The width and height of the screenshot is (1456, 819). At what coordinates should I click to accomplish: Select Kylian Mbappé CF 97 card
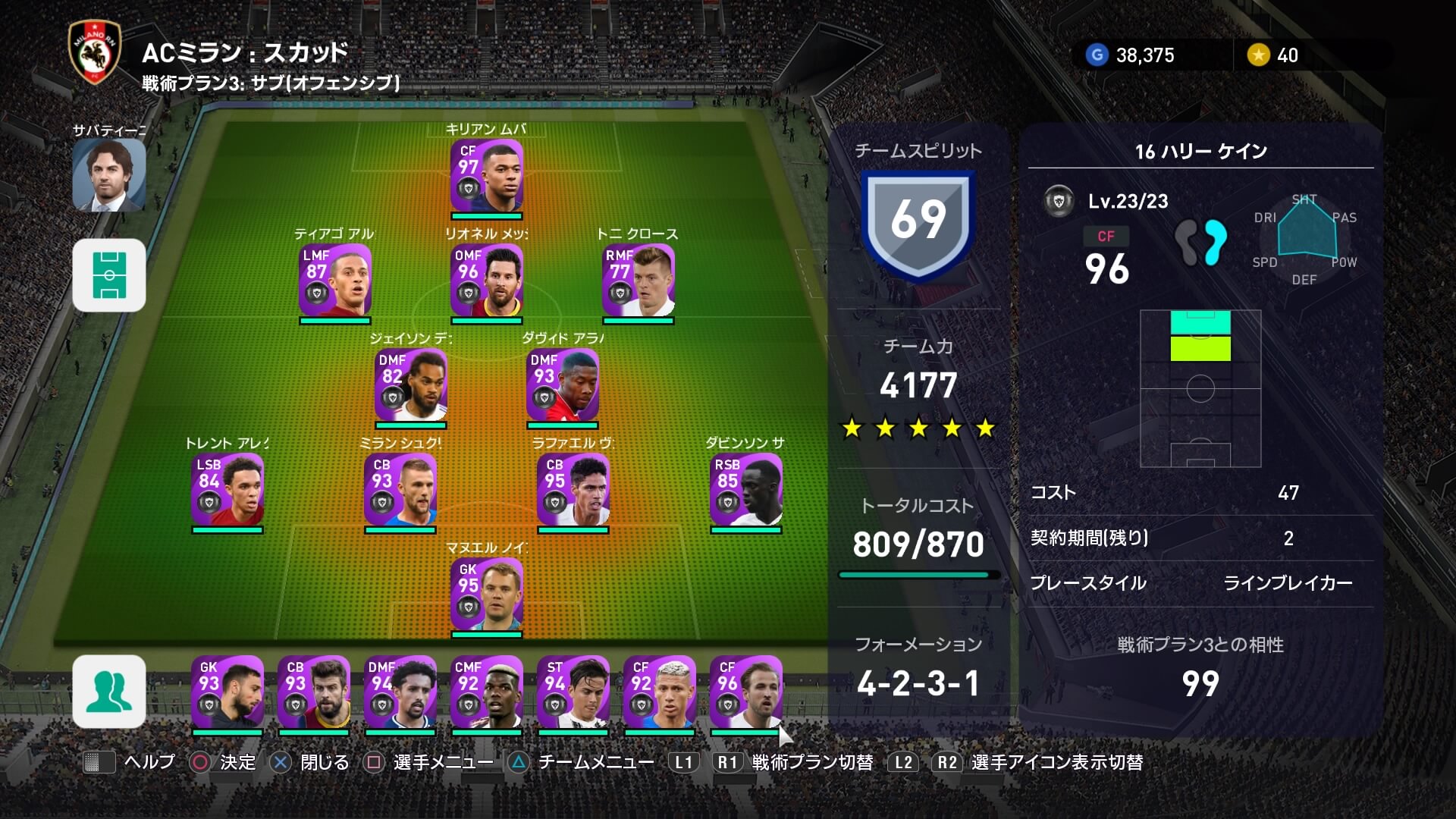click(487, 175)
